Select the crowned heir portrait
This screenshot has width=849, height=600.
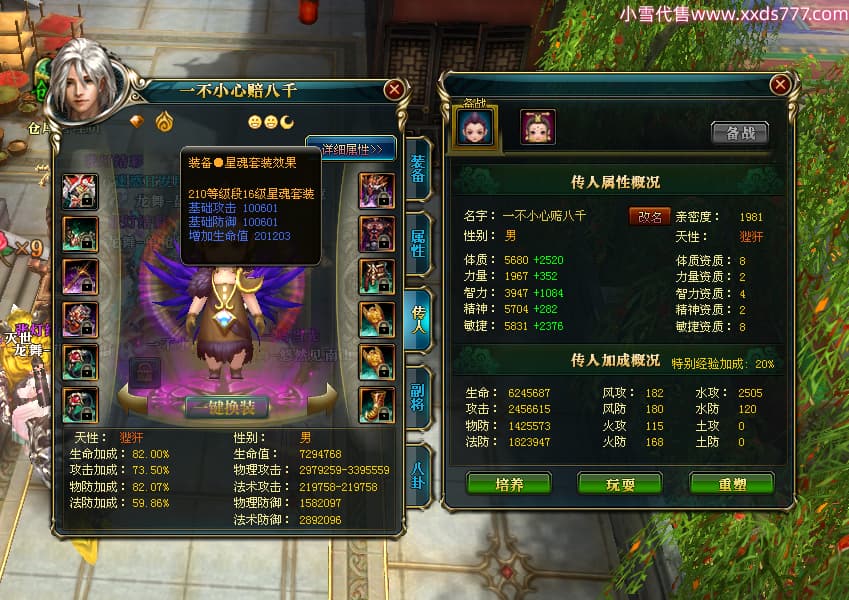(537, 127)
